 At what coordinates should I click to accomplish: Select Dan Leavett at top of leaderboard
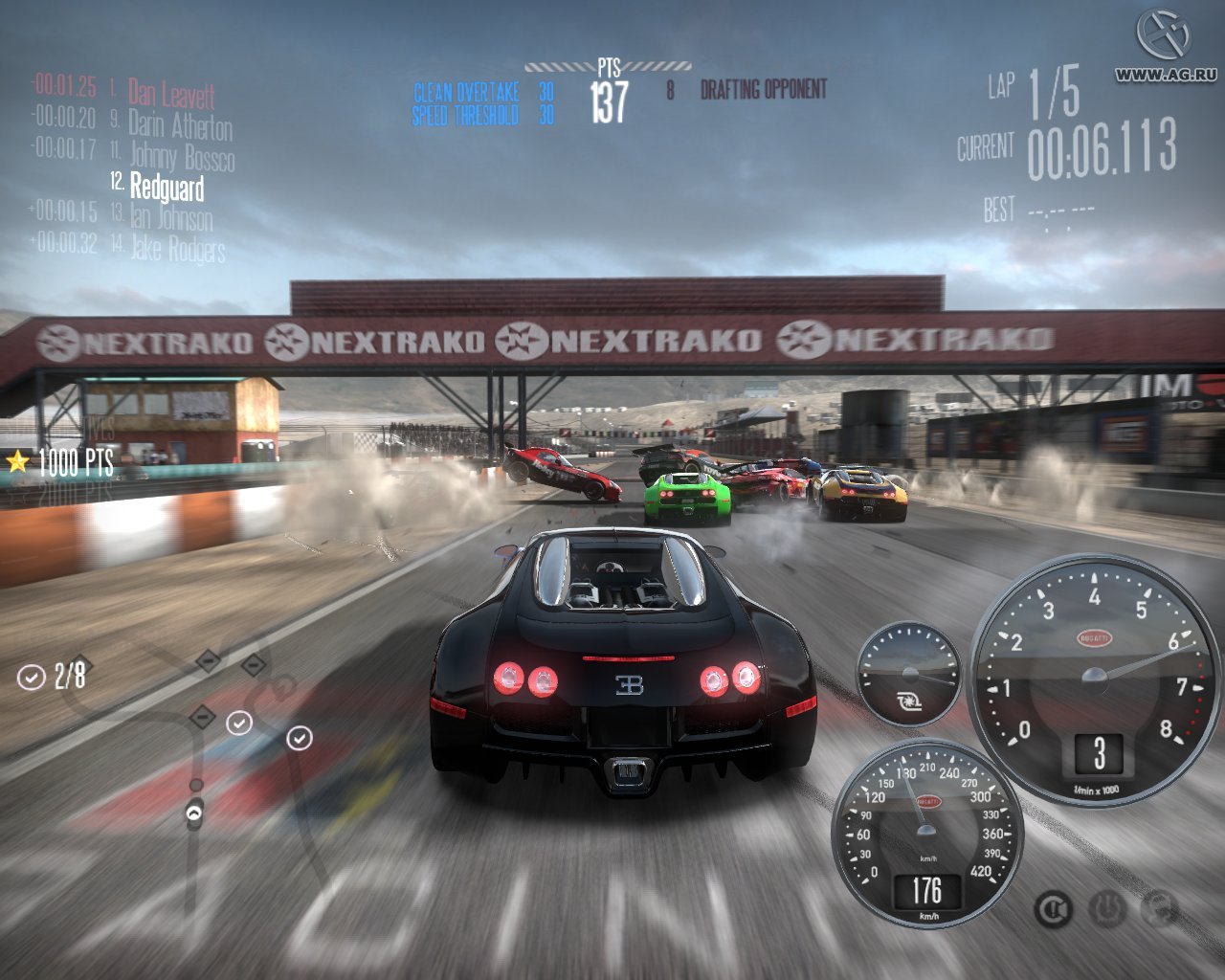172,93
